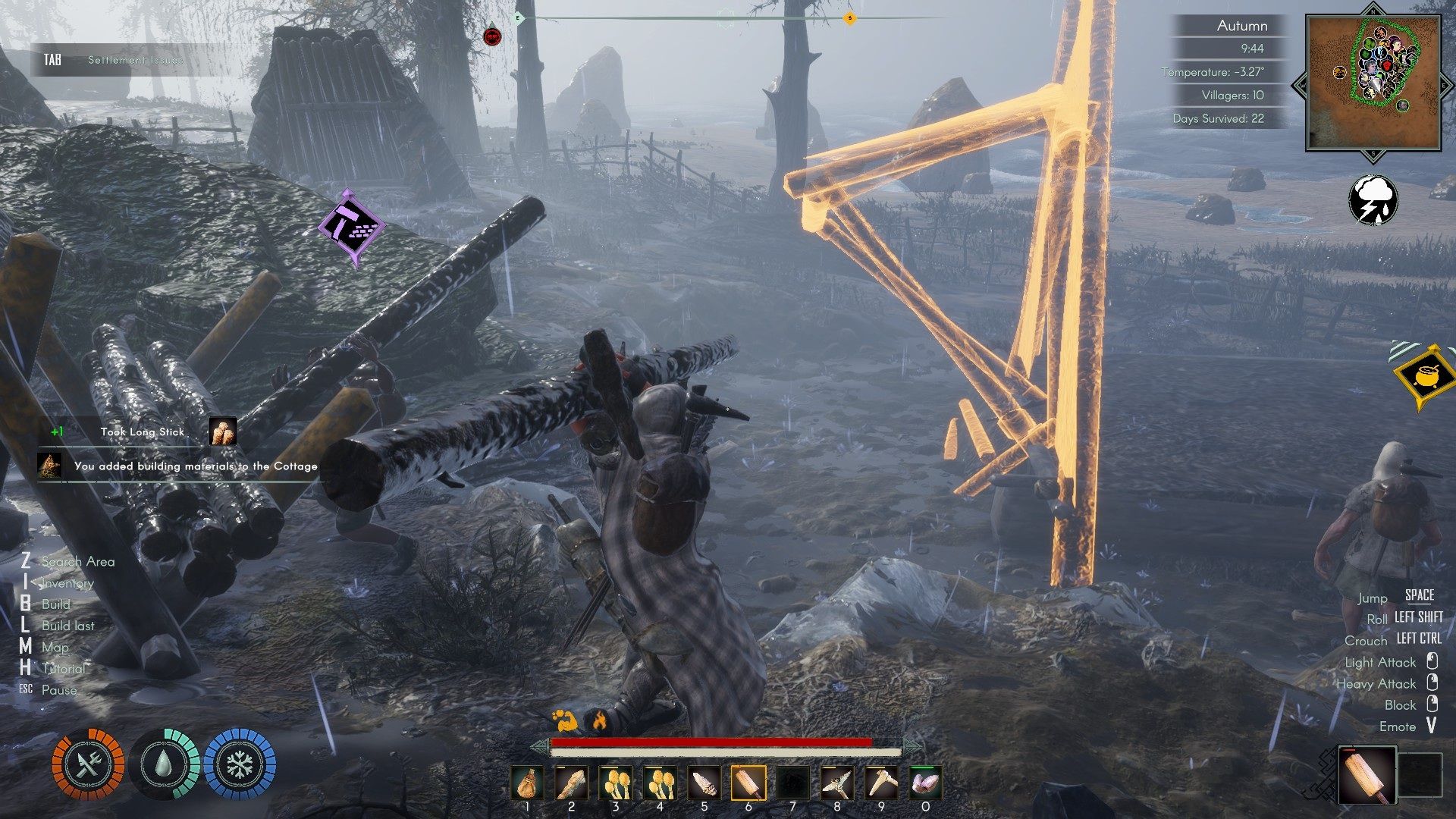Click the flexed arm strength buff icon
Image resolution: width=1456 pixels, height=819 pixels.
(564, 720)
